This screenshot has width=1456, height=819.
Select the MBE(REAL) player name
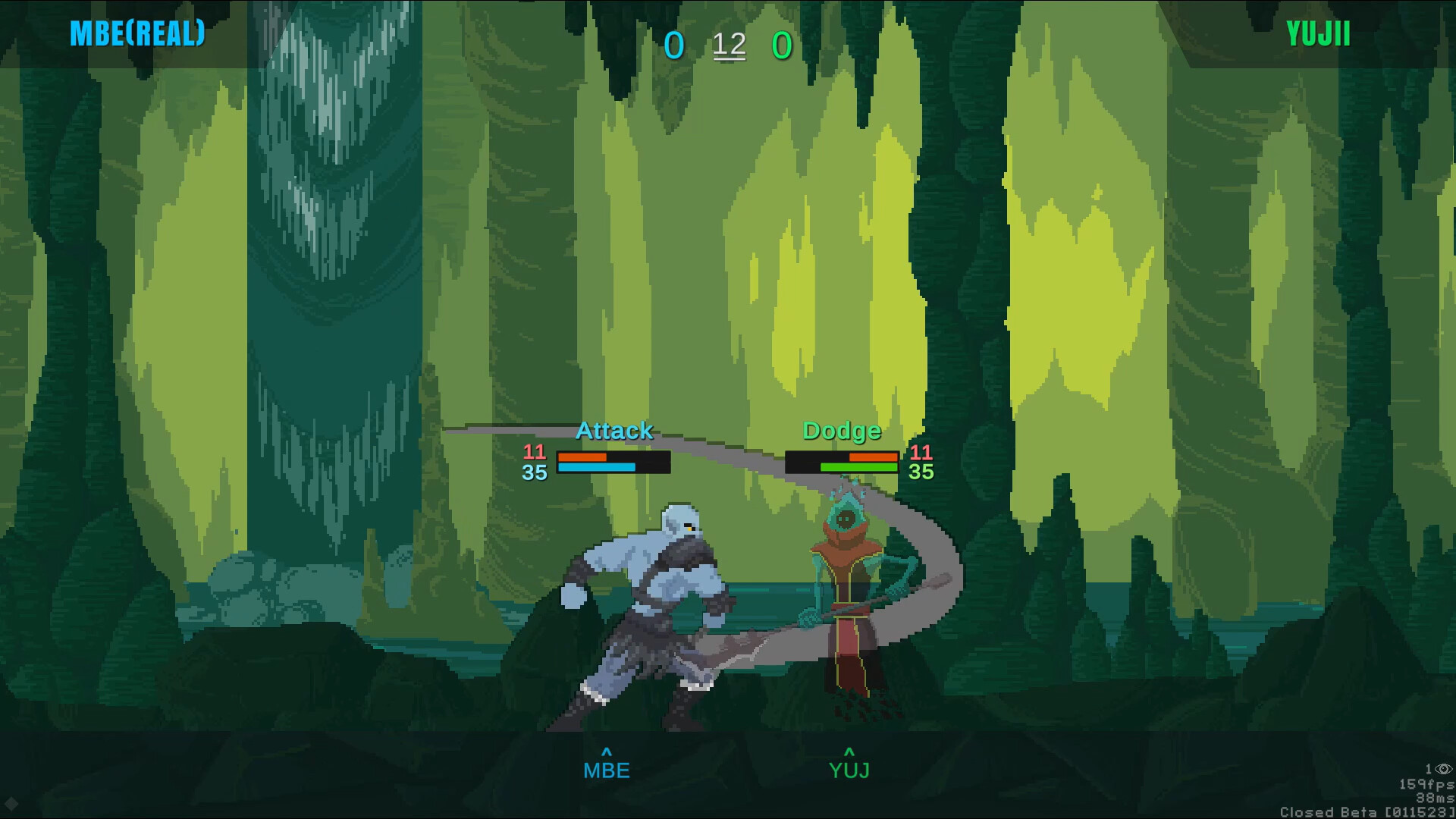click(x=137, y=33)
